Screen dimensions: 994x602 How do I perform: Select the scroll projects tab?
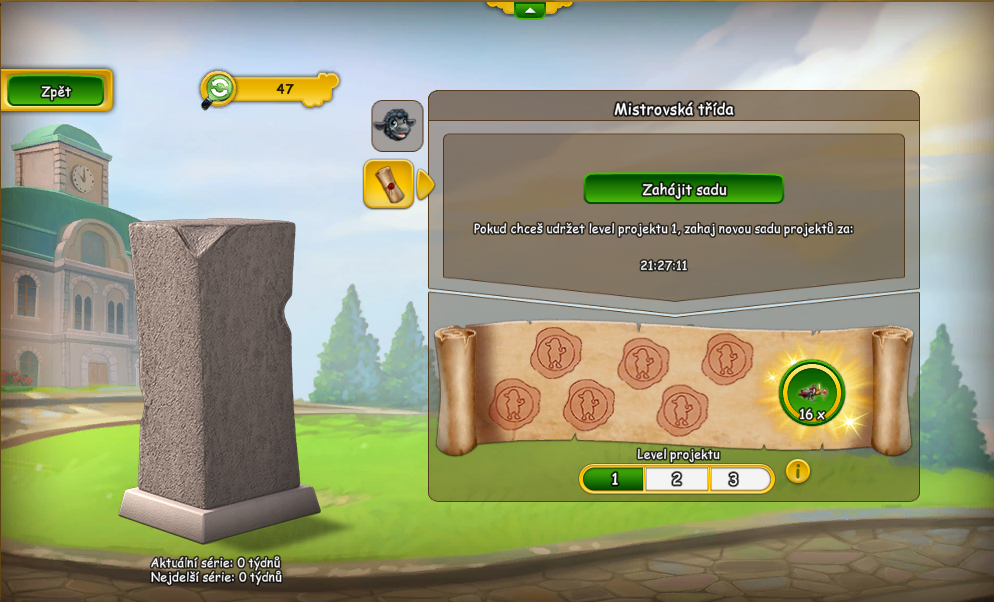[388, 184]
